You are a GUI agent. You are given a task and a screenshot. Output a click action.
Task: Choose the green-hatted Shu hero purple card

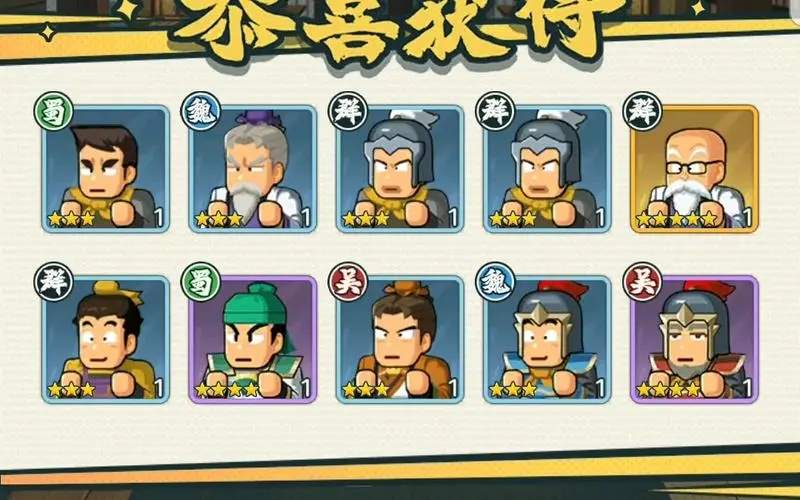pyautogui.click(x=252, y=340)
